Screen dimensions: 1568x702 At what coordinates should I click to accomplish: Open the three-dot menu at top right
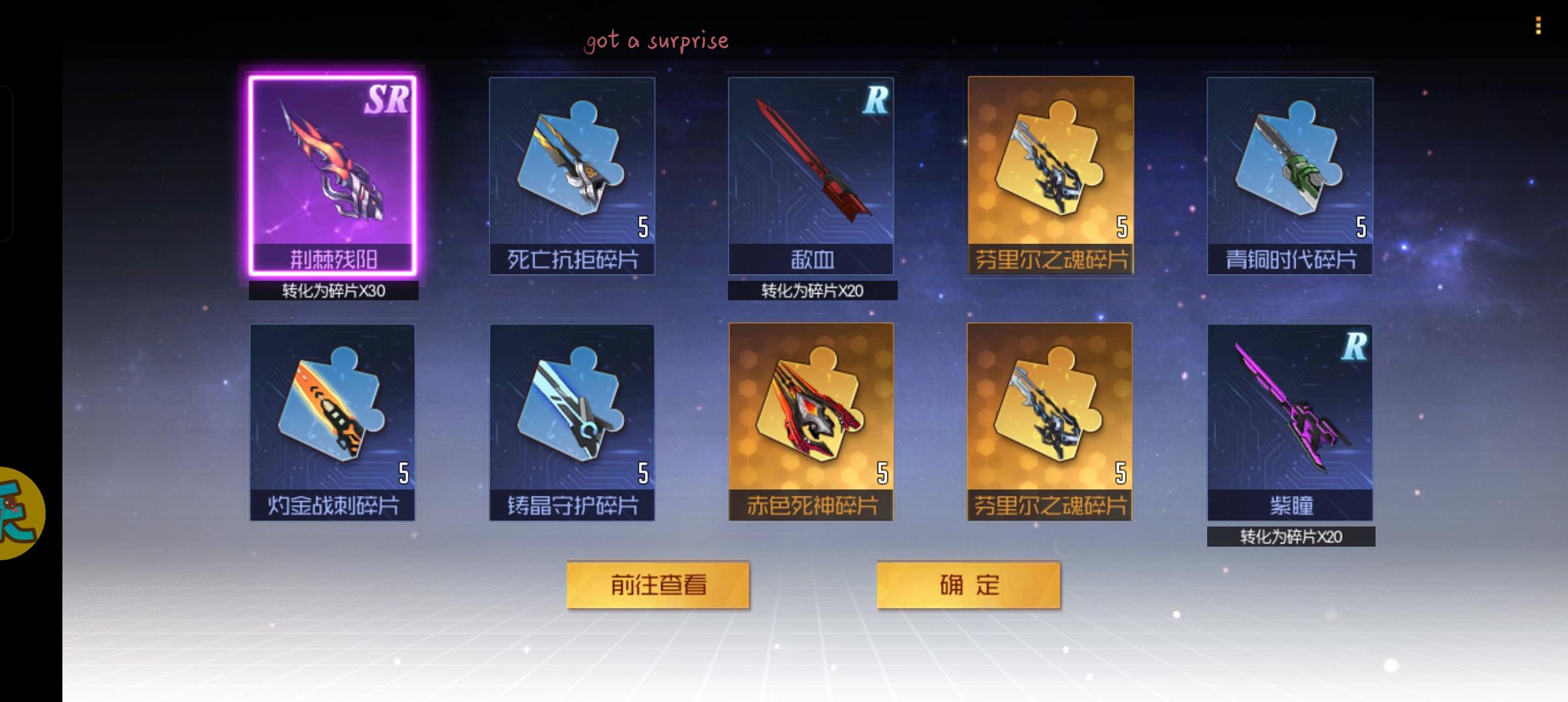tap(1538, 26)
